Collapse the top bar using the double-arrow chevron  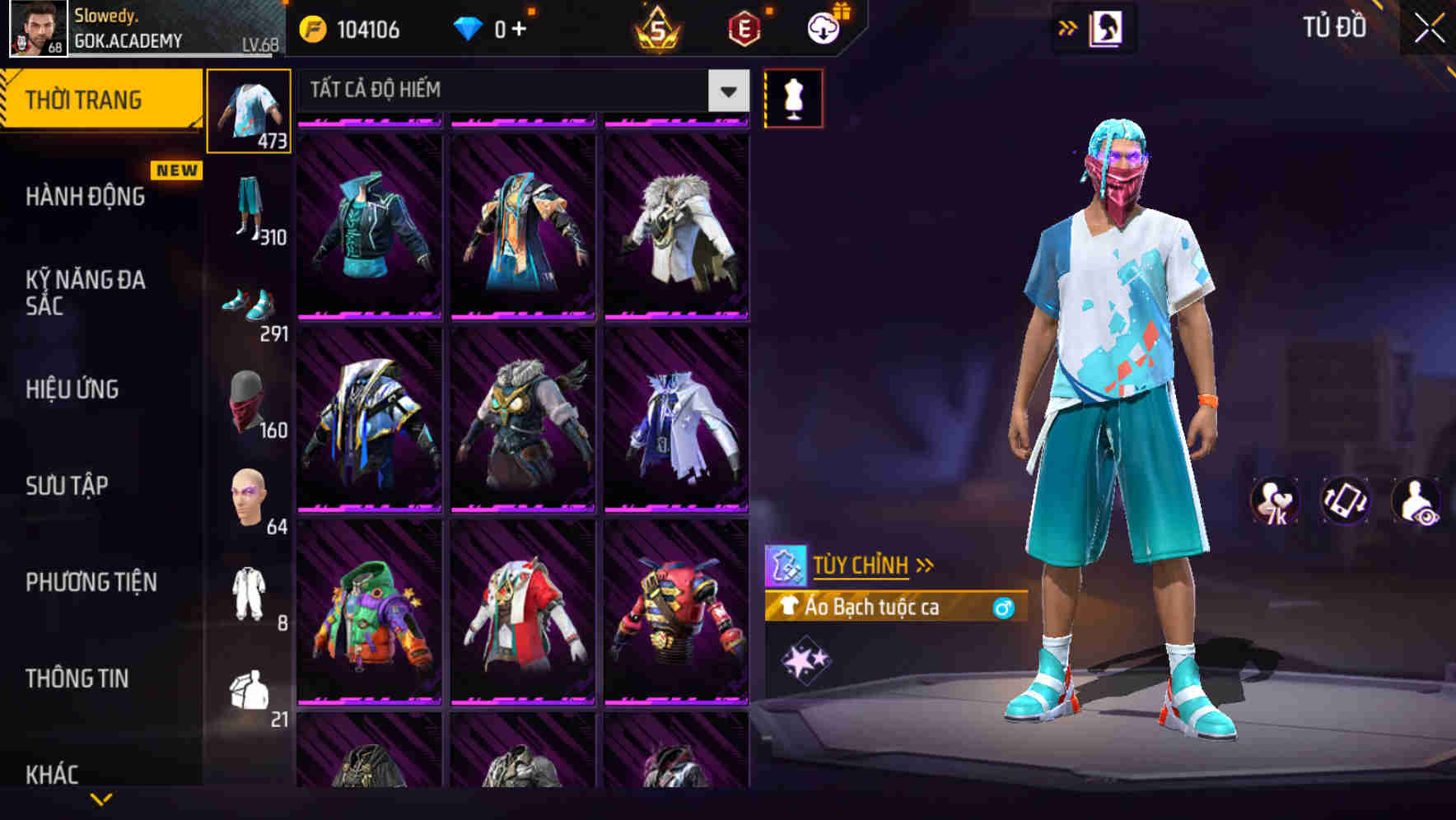pyautogui.click(x=1068, y=27)
